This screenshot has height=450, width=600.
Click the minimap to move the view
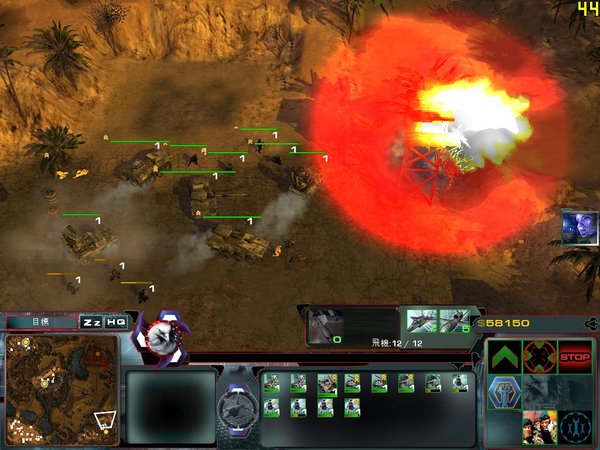[x=62, y=388]
